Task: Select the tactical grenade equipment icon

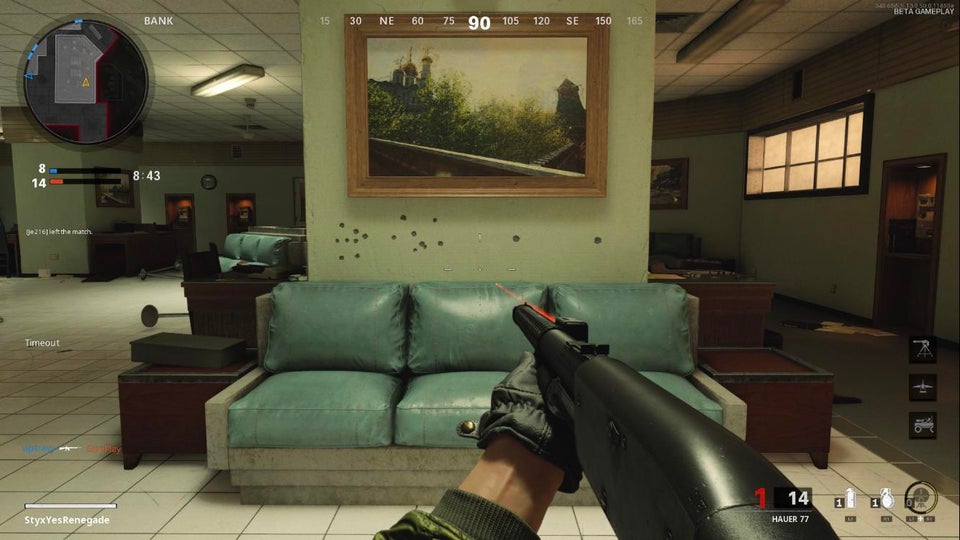Action: point(851,499)
